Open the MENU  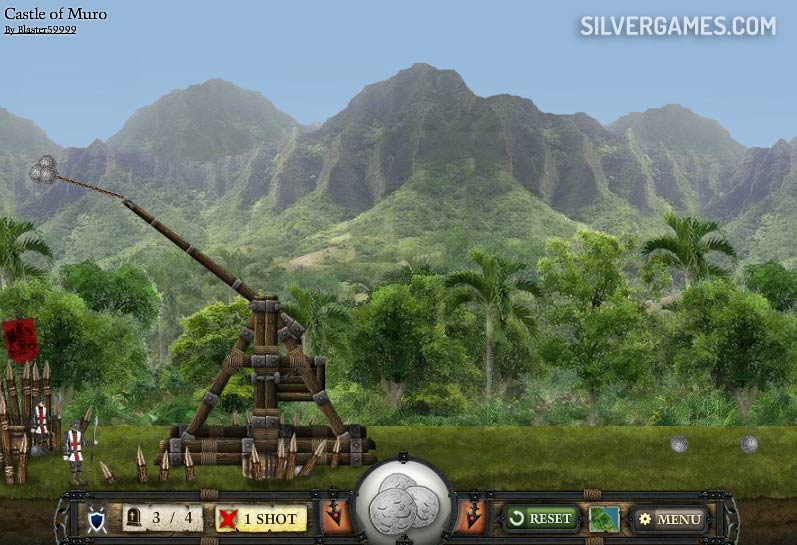click(670, 519)
